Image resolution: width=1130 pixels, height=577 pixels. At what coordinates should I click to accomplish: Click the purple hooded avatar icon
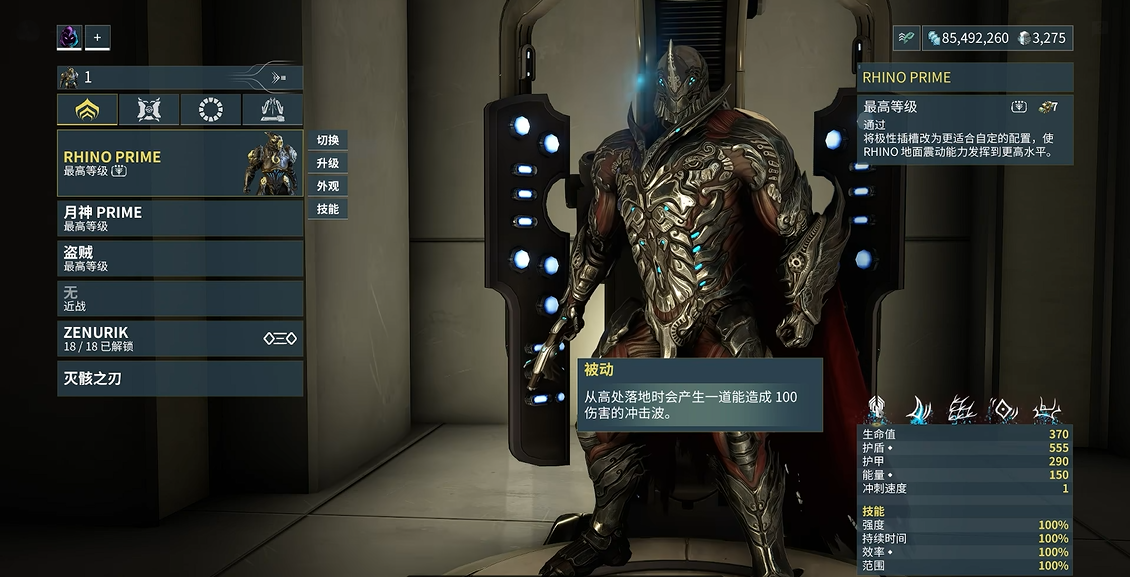(69, 38)
